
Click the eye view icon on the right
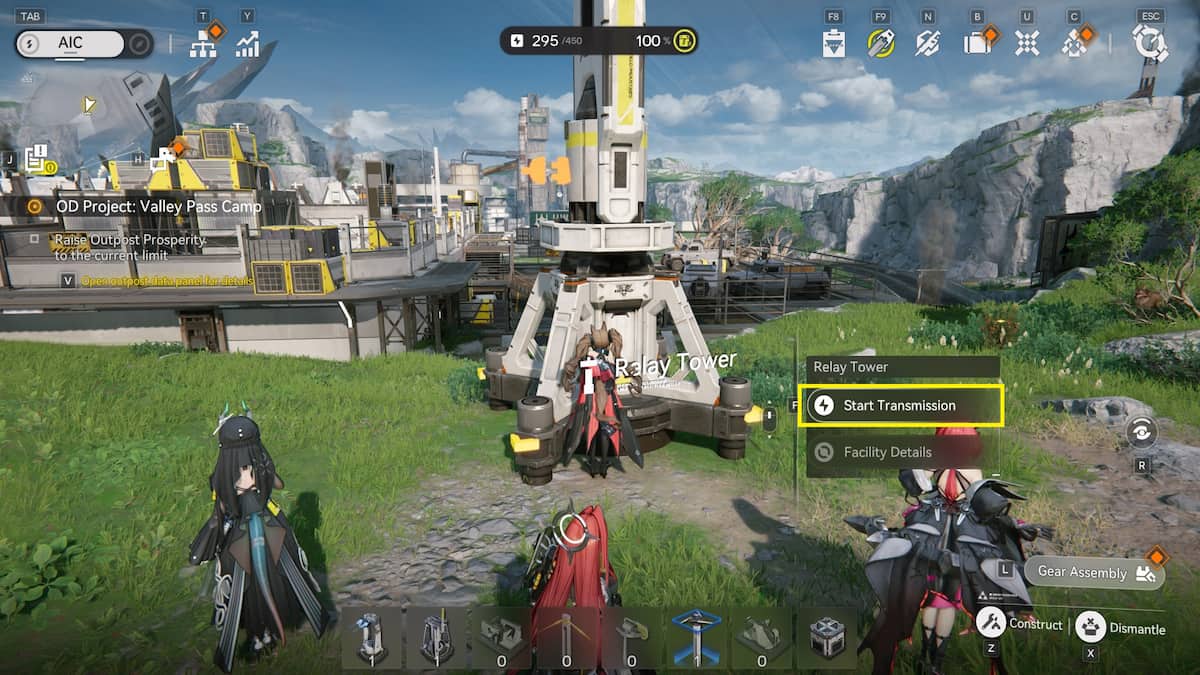click(x=1141, y=431)
